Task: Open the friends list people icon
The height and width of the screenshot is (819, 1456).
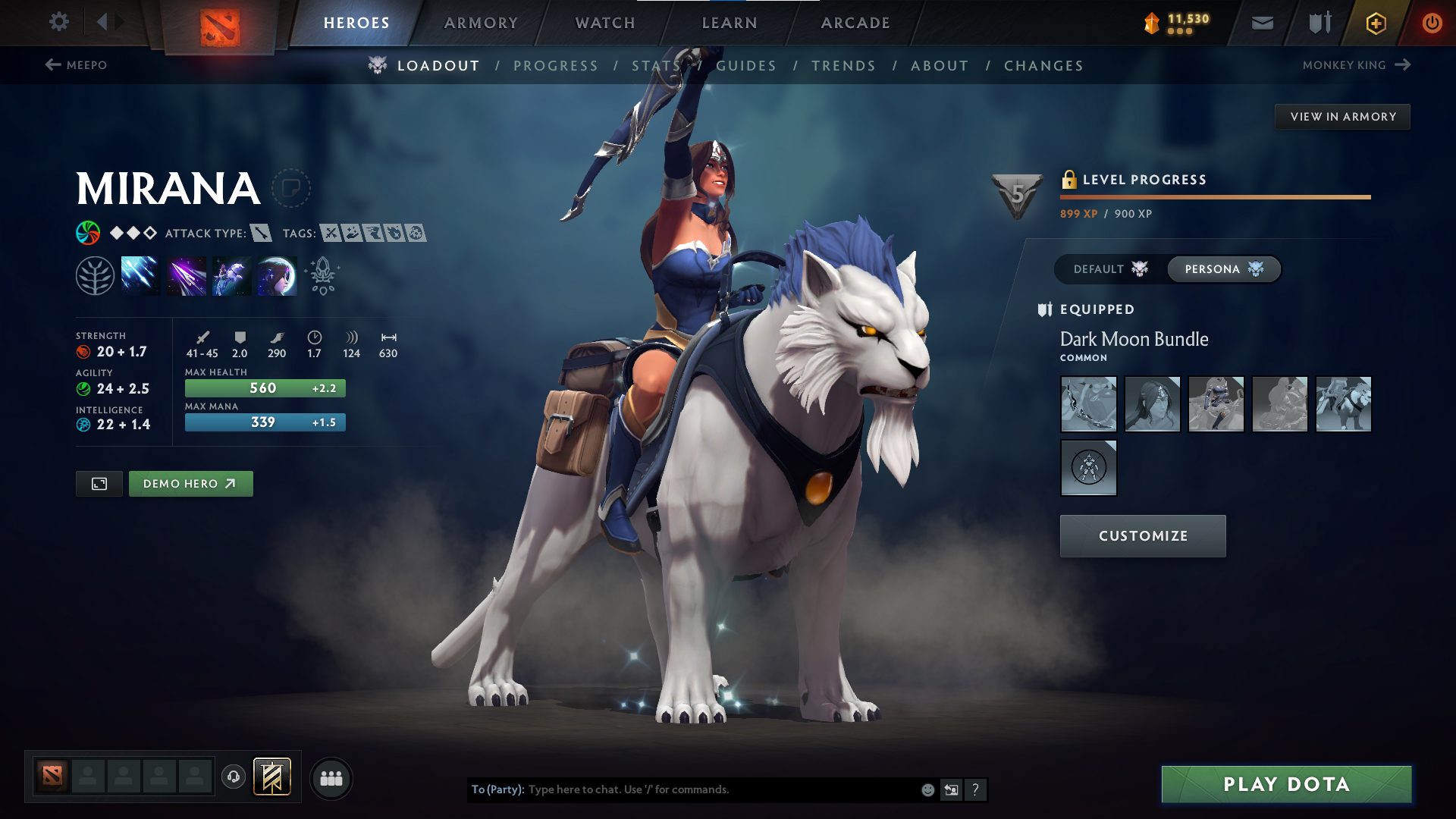Action: tap(331, 778)
